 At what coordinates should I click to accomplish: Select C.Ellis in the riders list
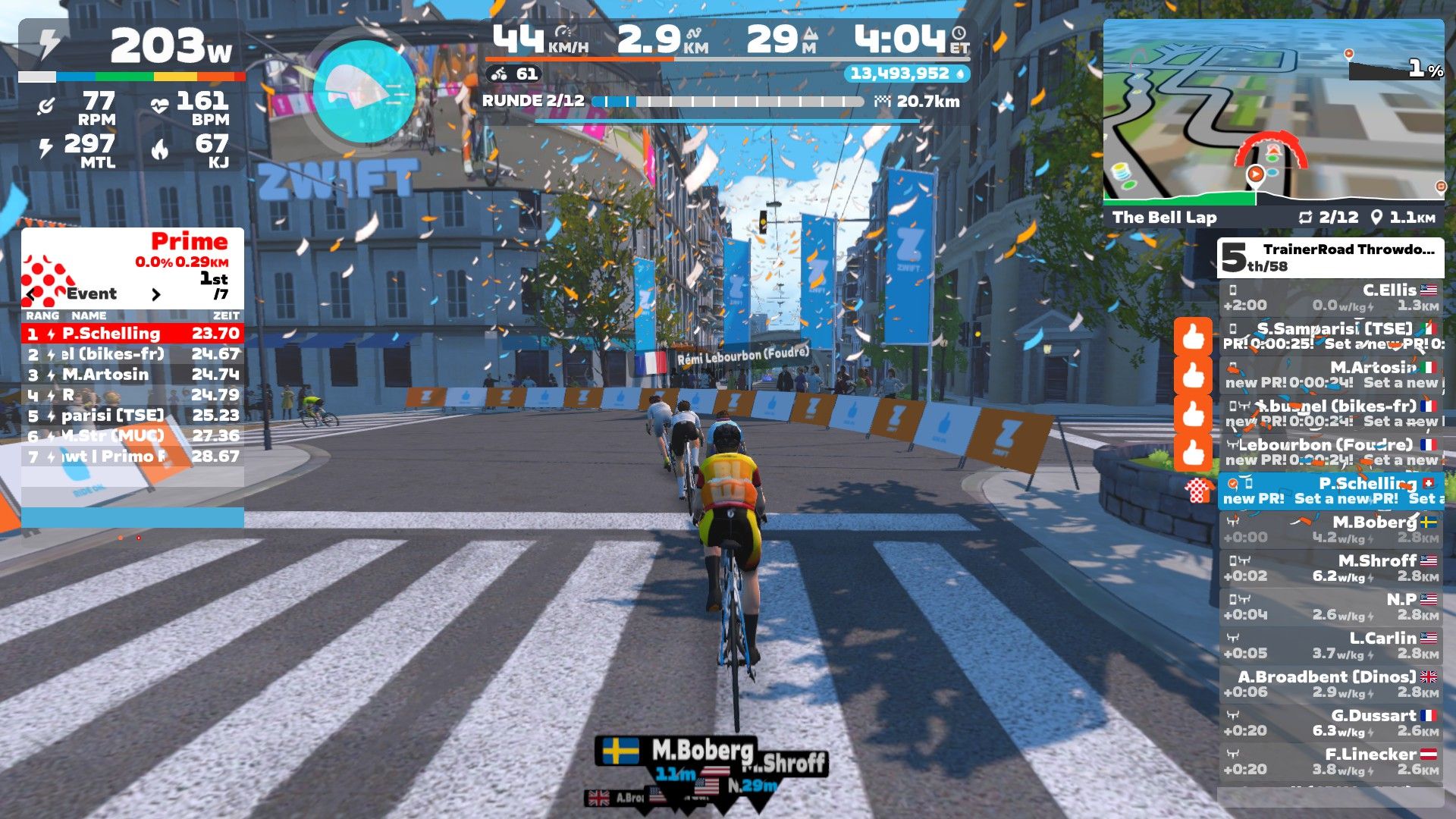(1330, 297)
